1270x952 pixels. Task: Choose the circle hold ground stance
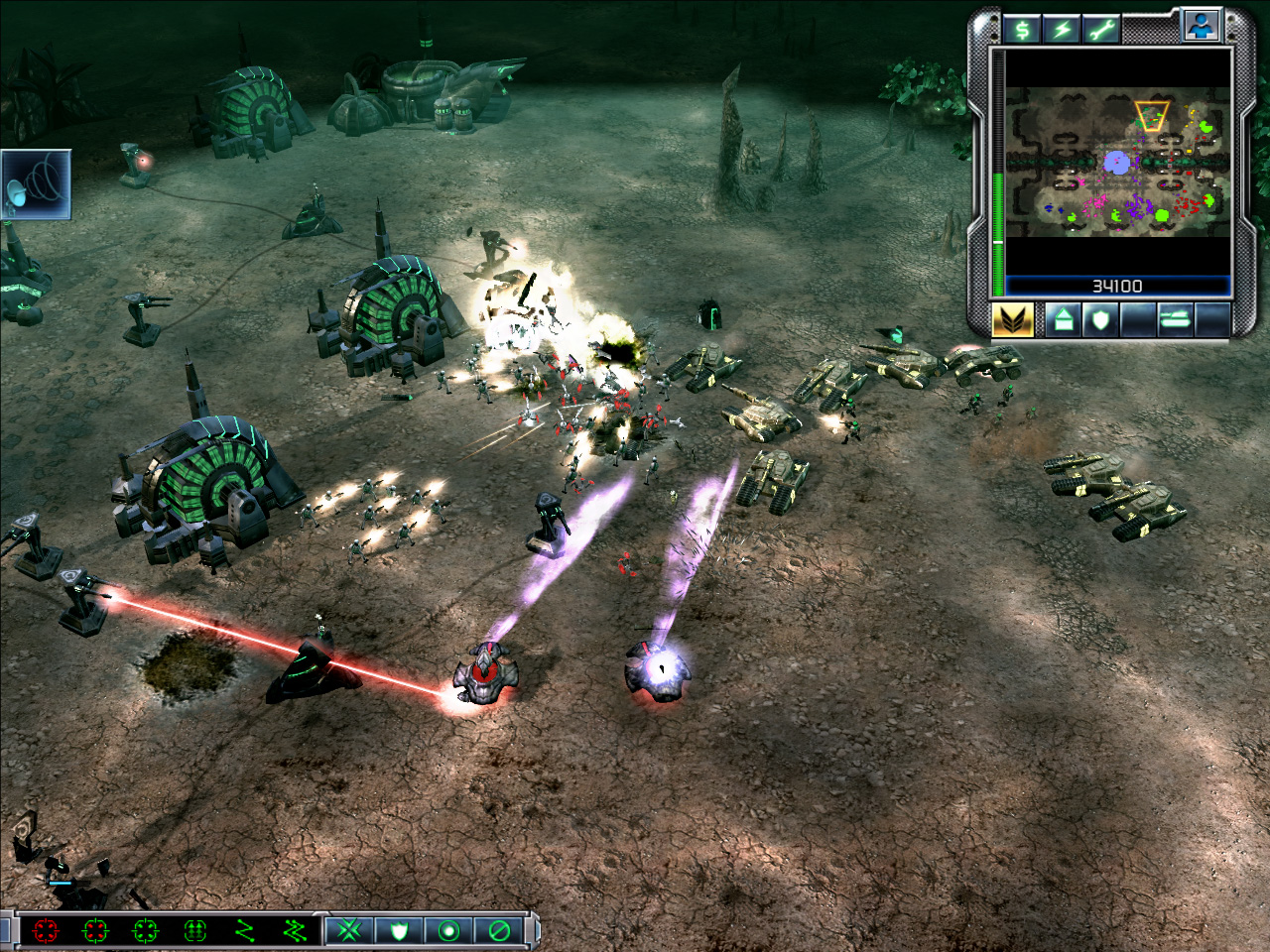coord(448,930)
